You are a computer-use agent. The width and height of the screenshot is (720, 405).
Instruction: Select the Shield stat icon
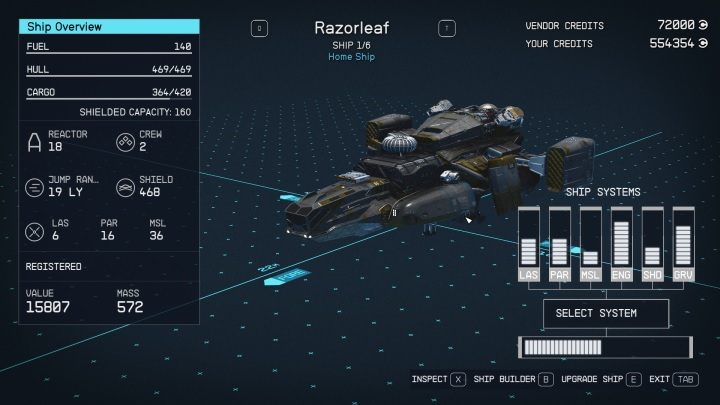tap(125, 186)
